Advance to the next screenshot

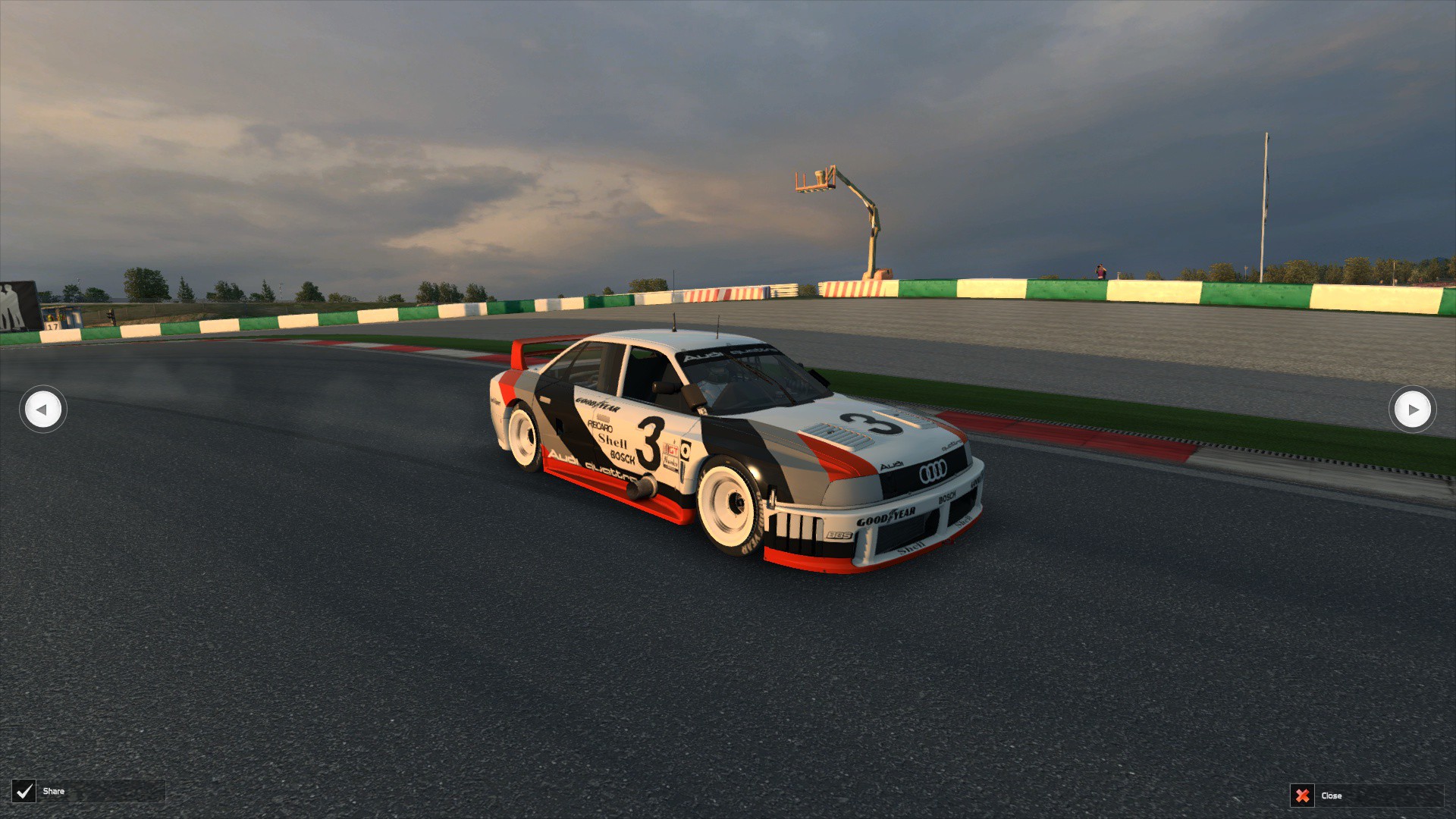(x=1412, y=409)
